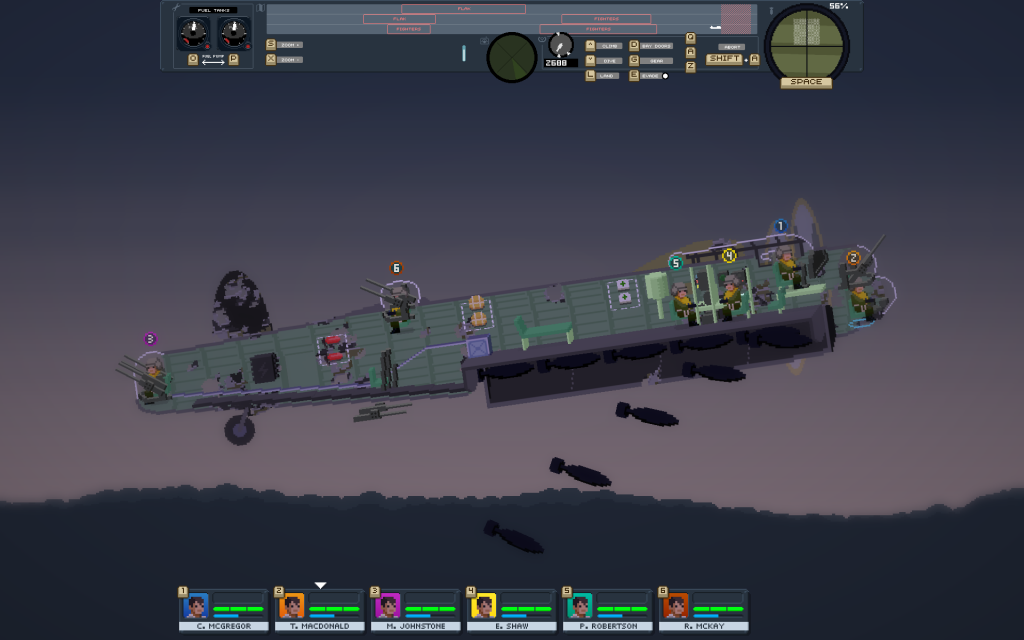
Task: Select E. Shaw's crew card
Action: [x=511, y=610]
